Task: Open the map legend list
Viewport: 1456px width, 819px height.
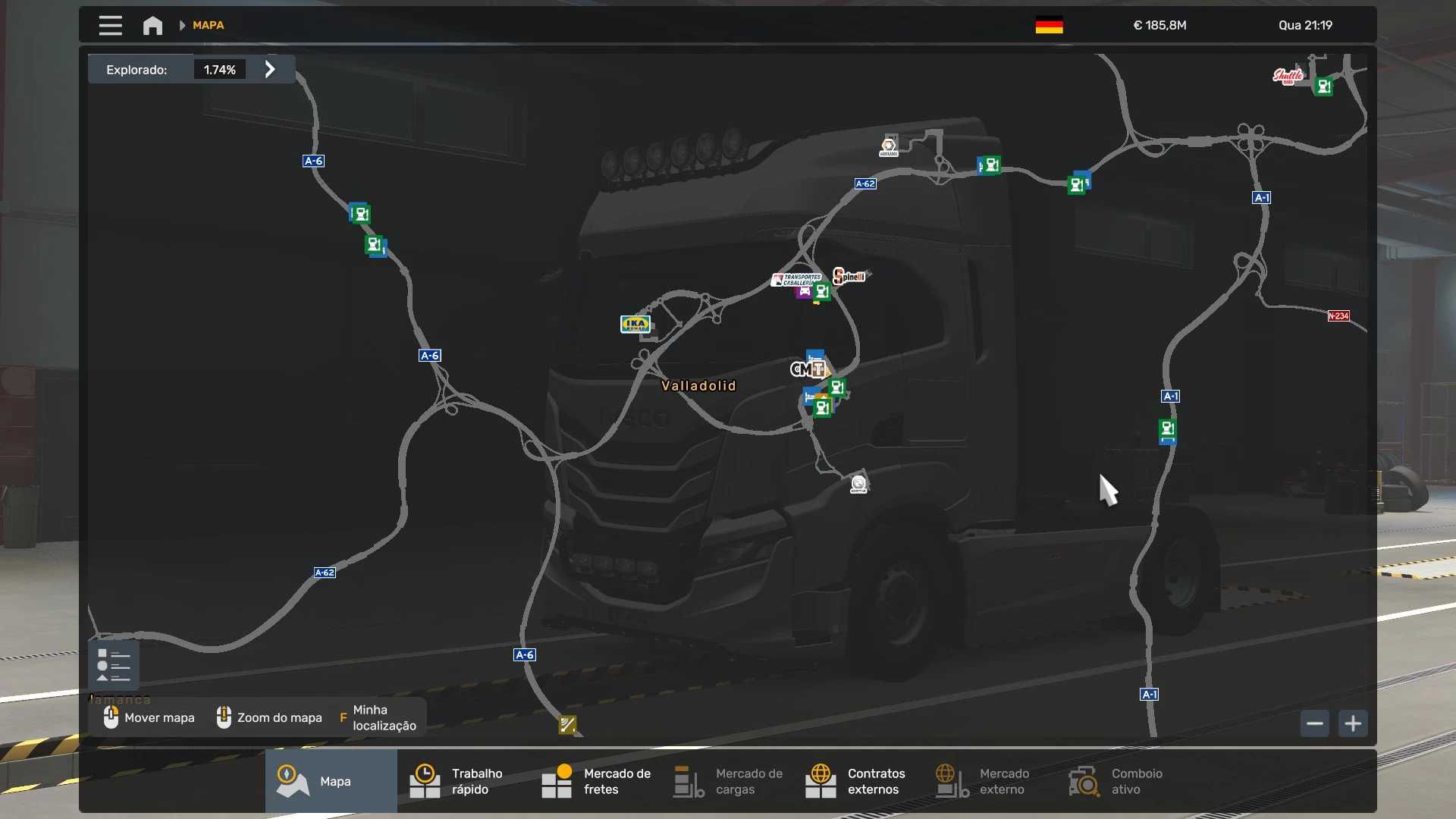Action: point(114,665)
